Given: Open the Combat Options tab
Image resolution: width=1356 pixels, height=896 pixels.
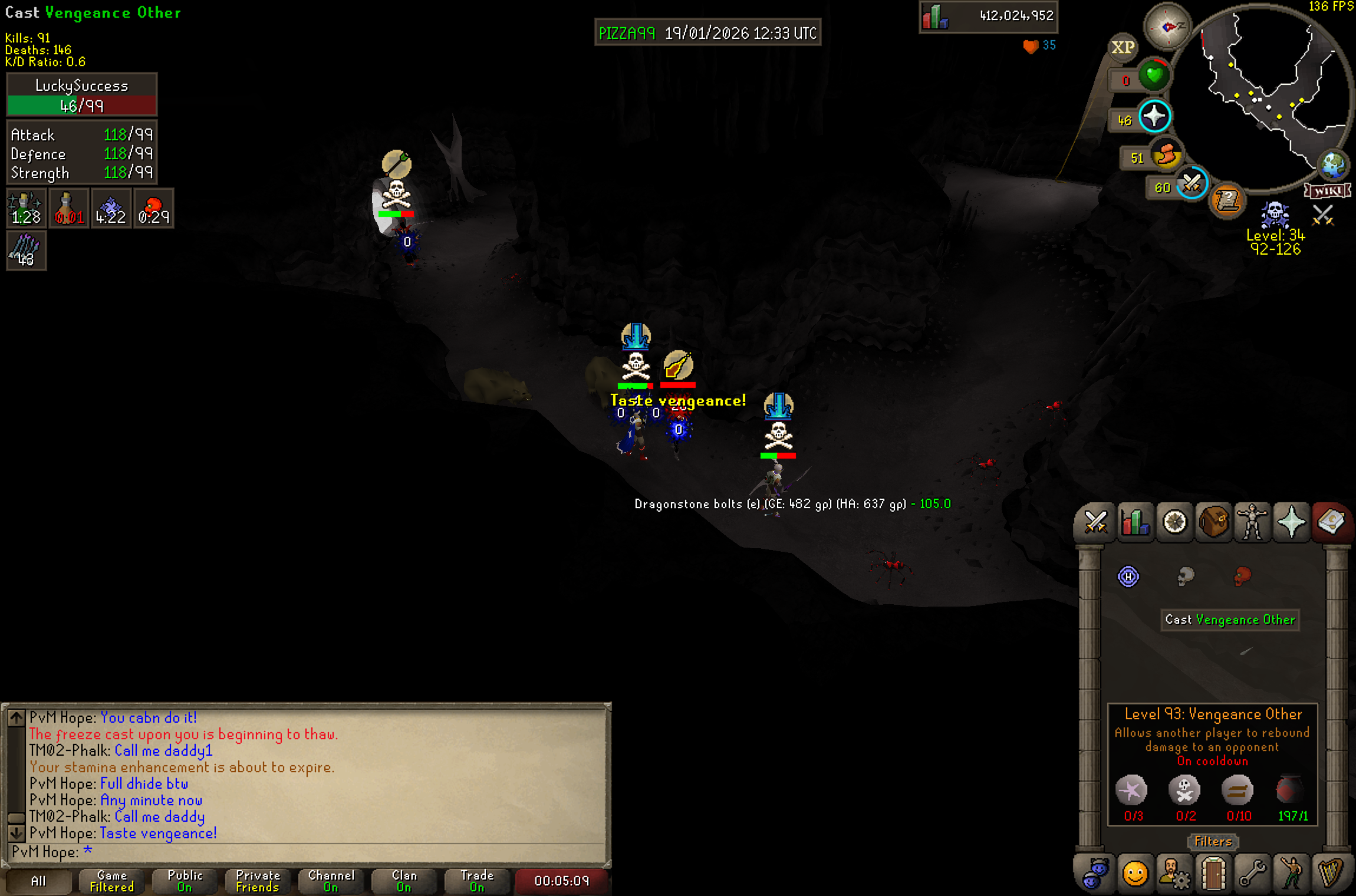Looking at the screenshot, I should click(x=1095, y=522).
